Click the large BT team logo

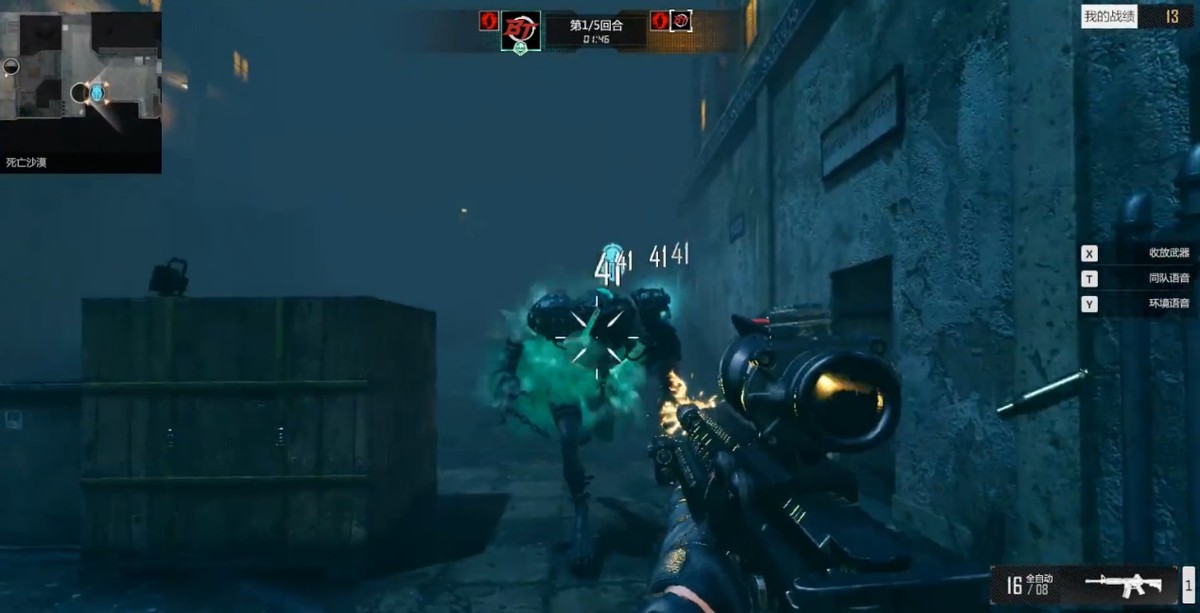click(x=520, y=27)
